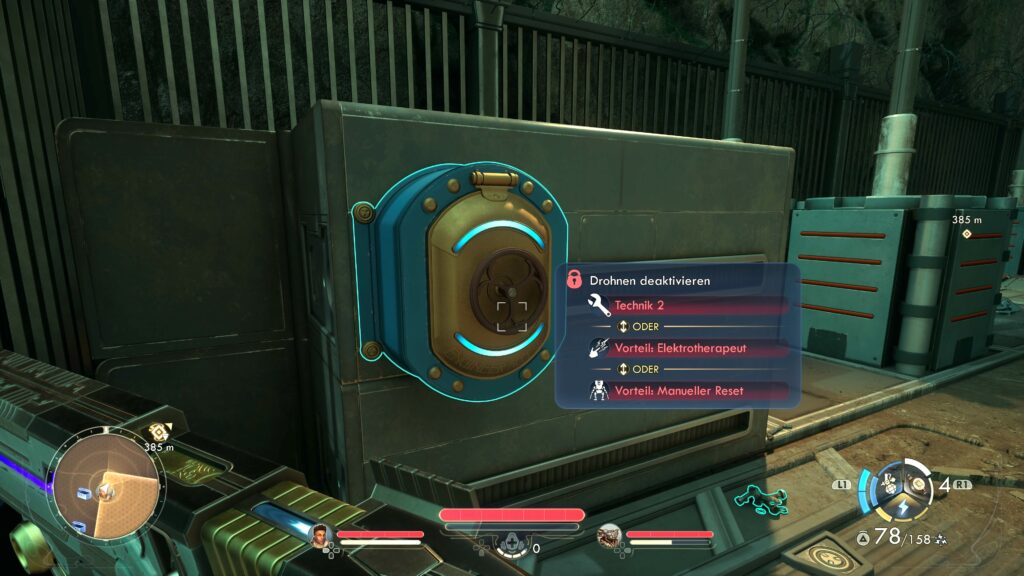Click the distant objective marker showing 385 m
This screenshot has width=1024, height=576.
tap(966, 234)
